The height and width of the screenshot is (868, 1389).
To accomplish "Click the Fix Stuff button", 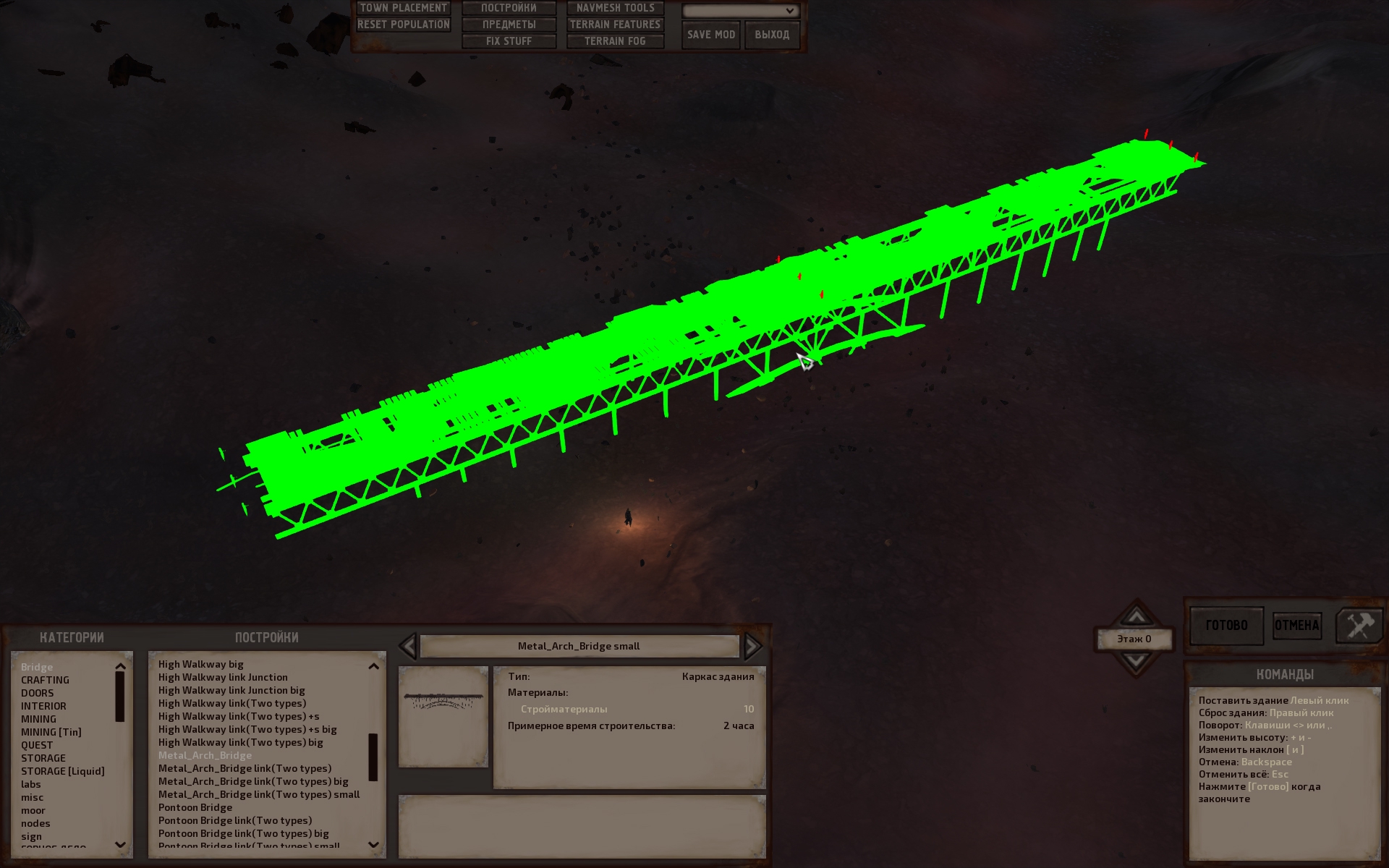I will 509,41.
